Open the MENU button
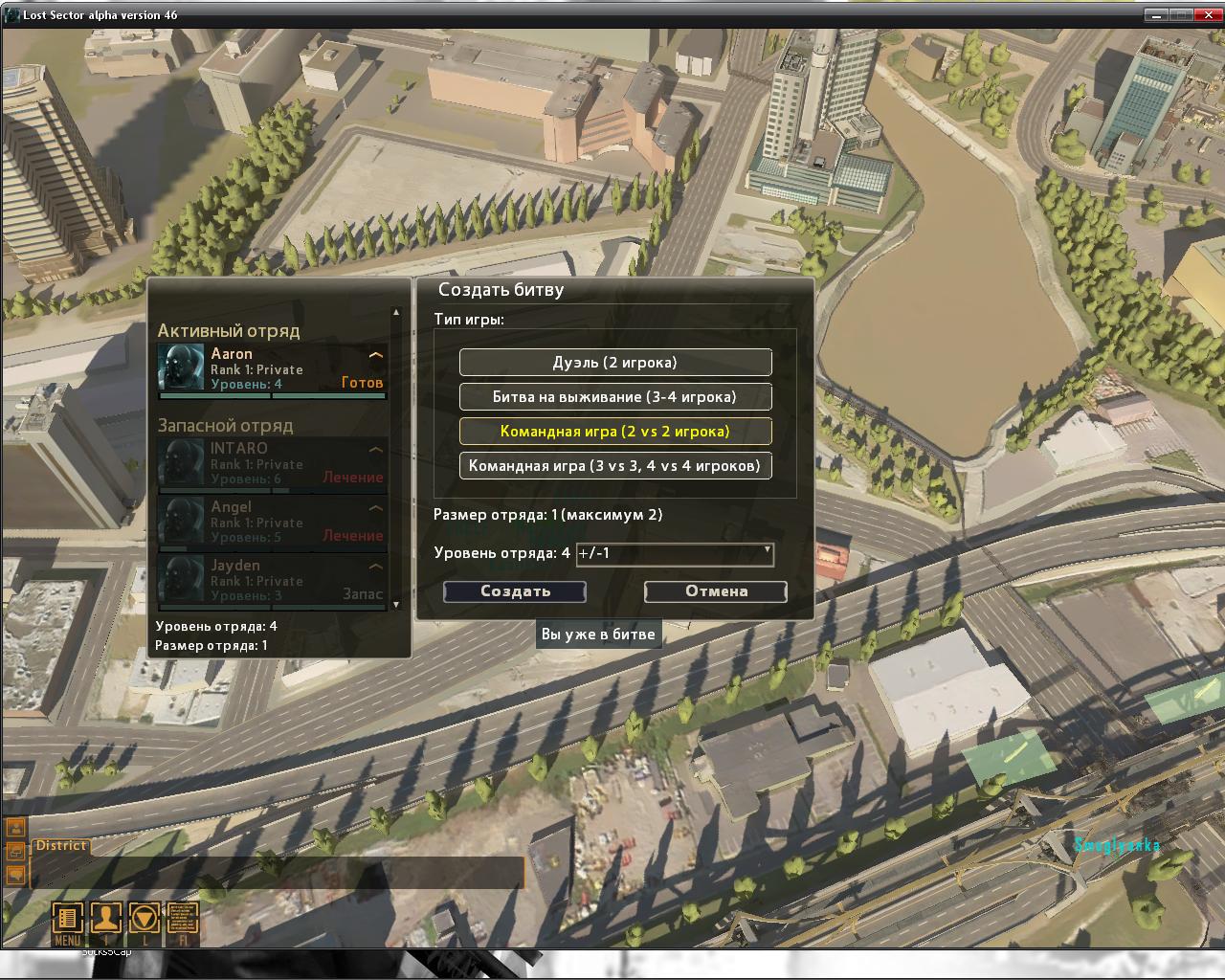 pyautogui.click(x=67, y=920)
